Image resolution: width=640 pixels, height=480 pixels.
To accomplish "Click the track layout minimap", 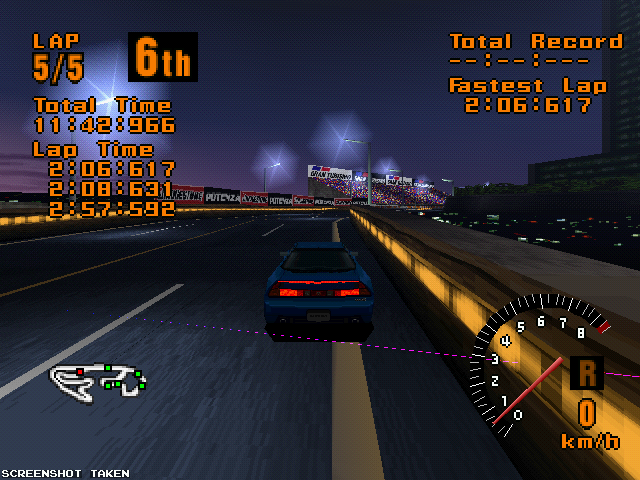I will point(99,378).
